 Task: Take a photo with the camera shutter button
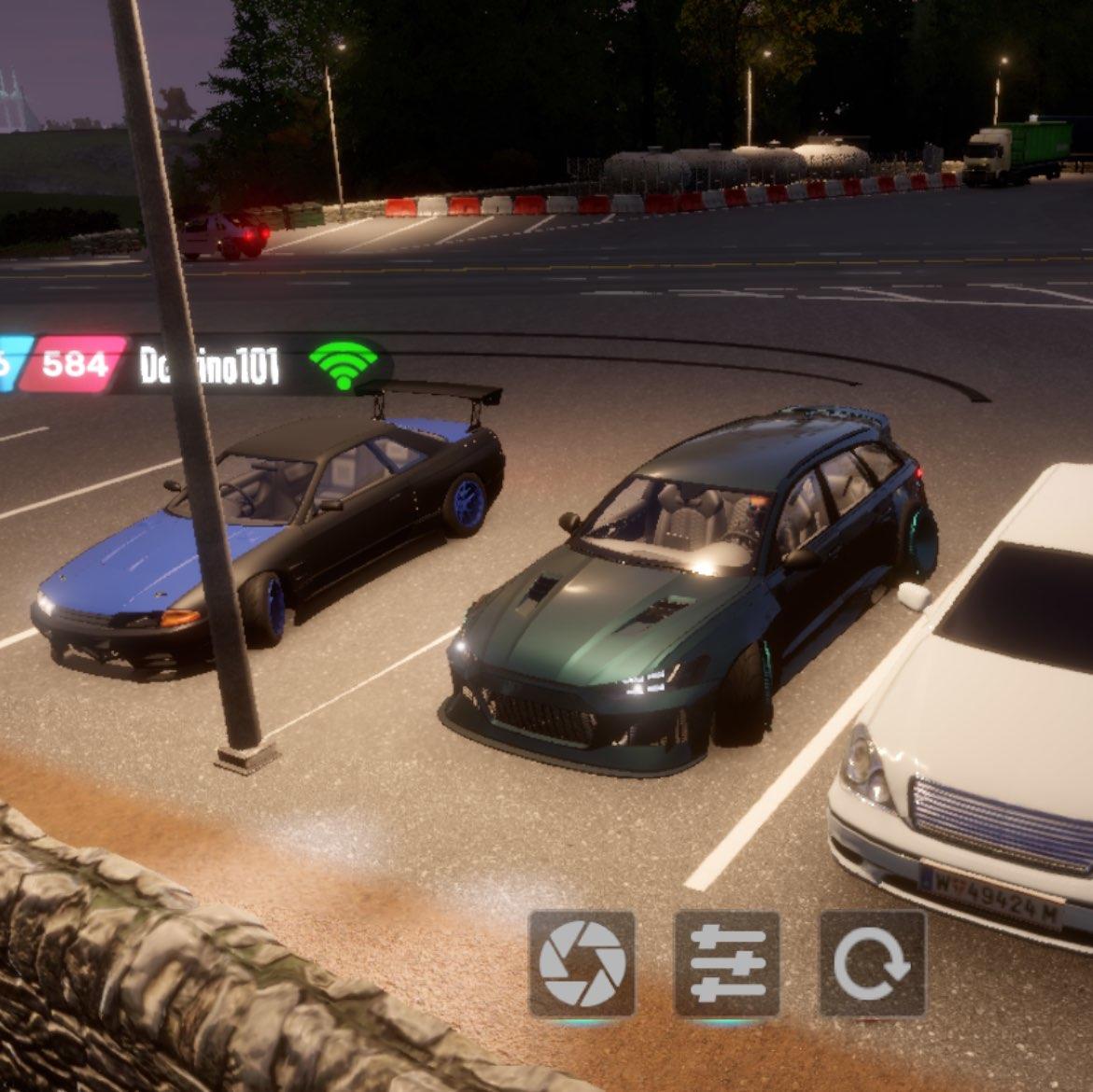[x=582, y=963]
